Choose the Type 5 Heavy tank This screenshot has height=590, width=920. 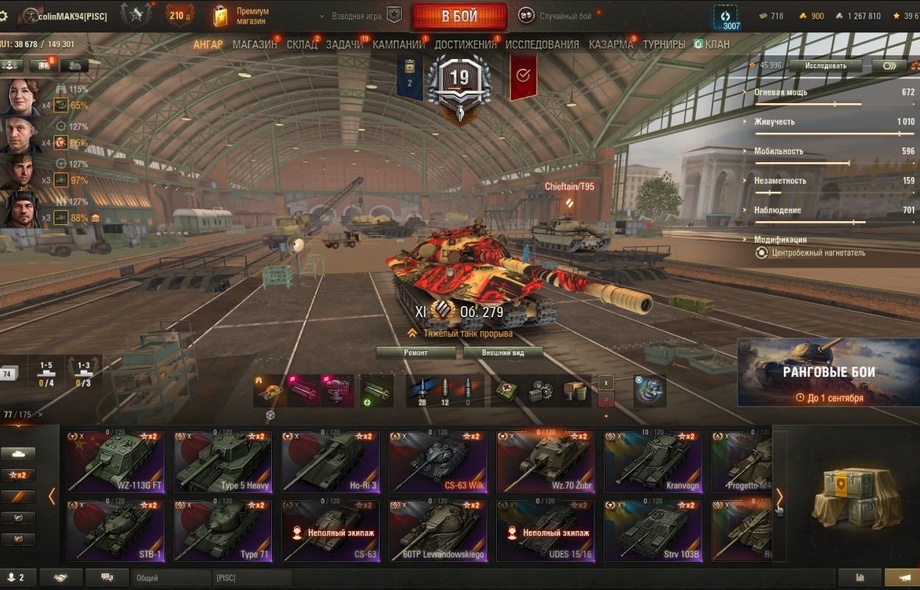coord(222,462)
